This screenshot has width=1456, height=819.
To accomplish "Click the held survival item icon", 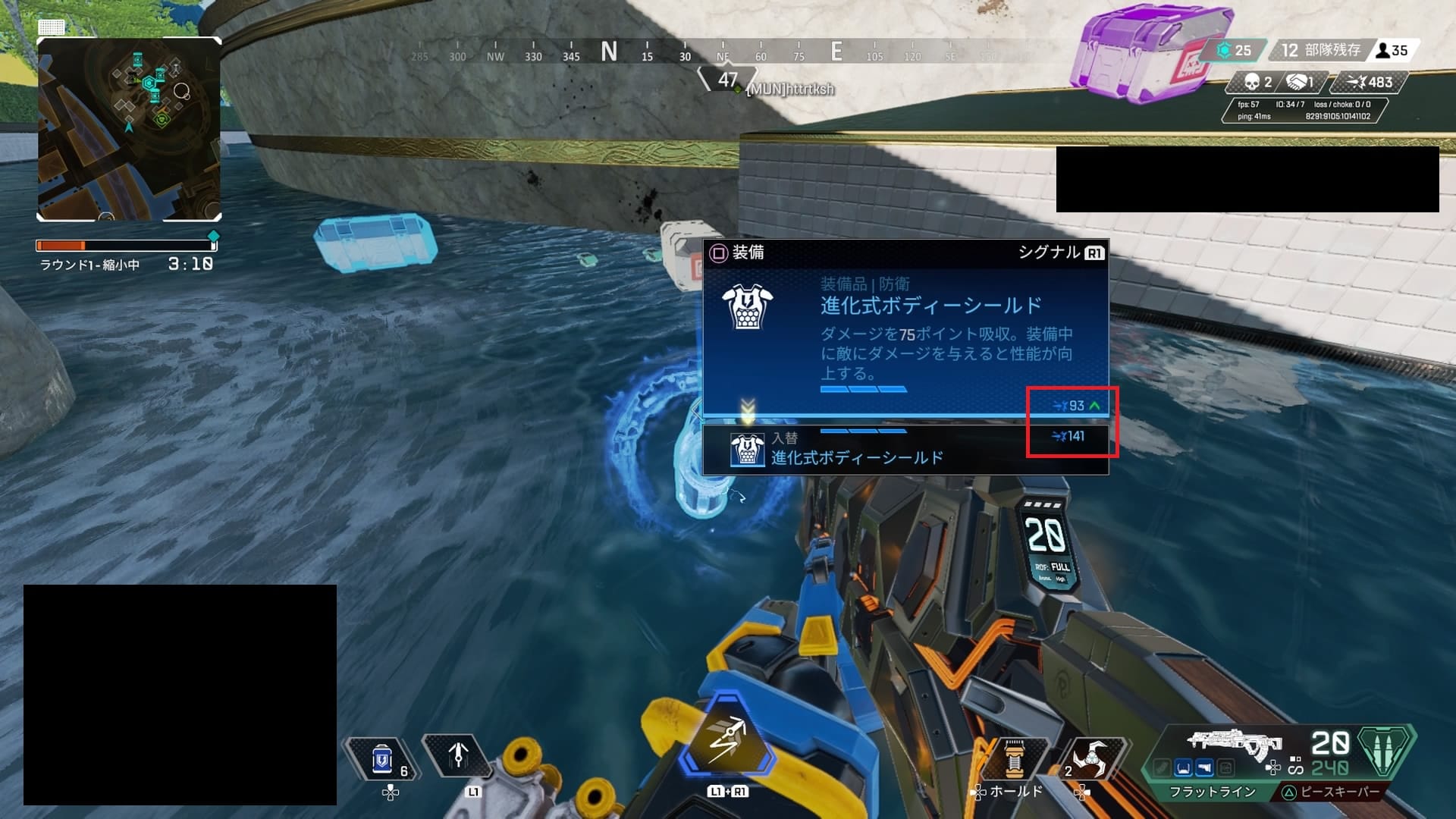I will pyautogui.click(x=1014, y=758).
